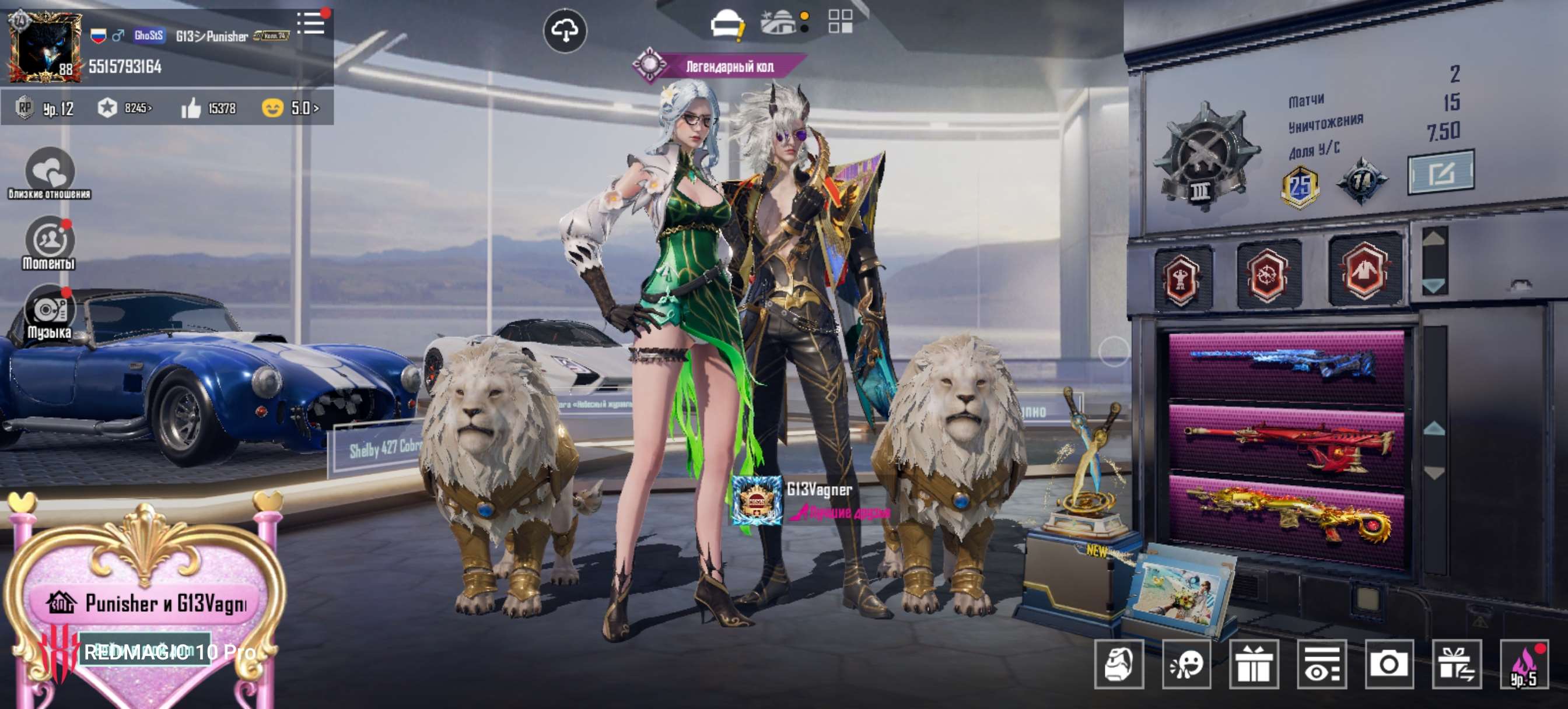The width and height of the screenshot is (1568, 709).
Task: Select the strongman achievement badge
Action: pos(1180,278)
